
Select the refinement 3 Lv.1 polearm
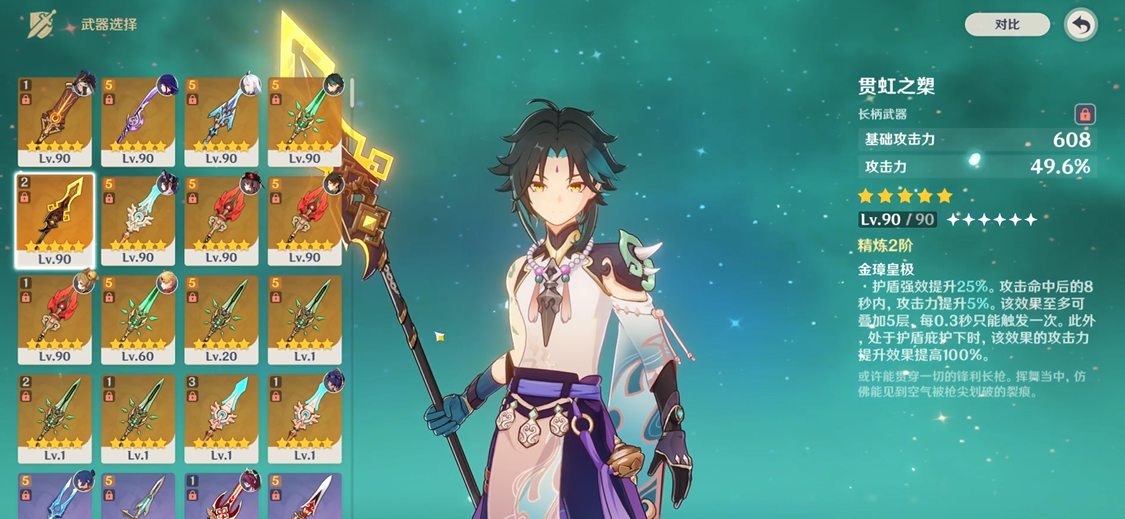point(221,418)
